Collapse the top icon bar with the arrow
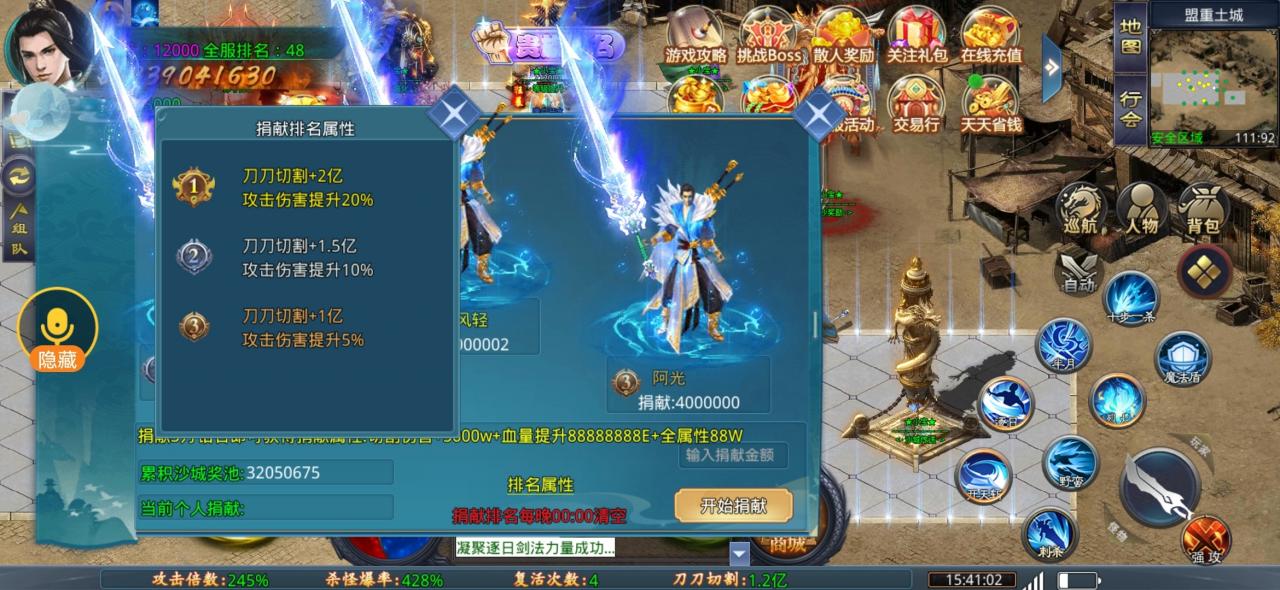The image size is (1280, 590). (x=1051, y=67)
